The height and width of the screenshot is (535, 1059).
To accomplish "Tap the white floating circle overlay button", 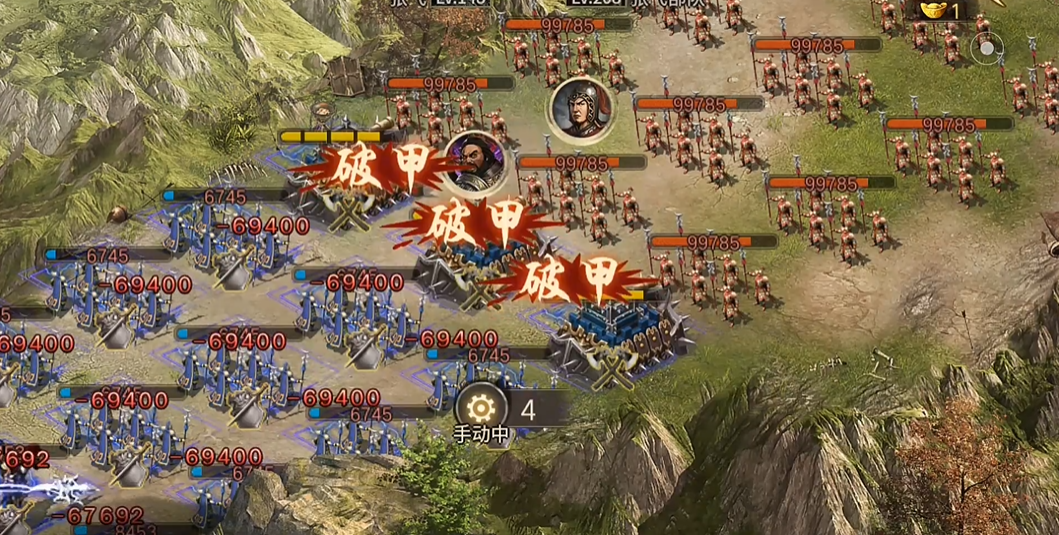I will pyautogui.click(x=988, y=47).
